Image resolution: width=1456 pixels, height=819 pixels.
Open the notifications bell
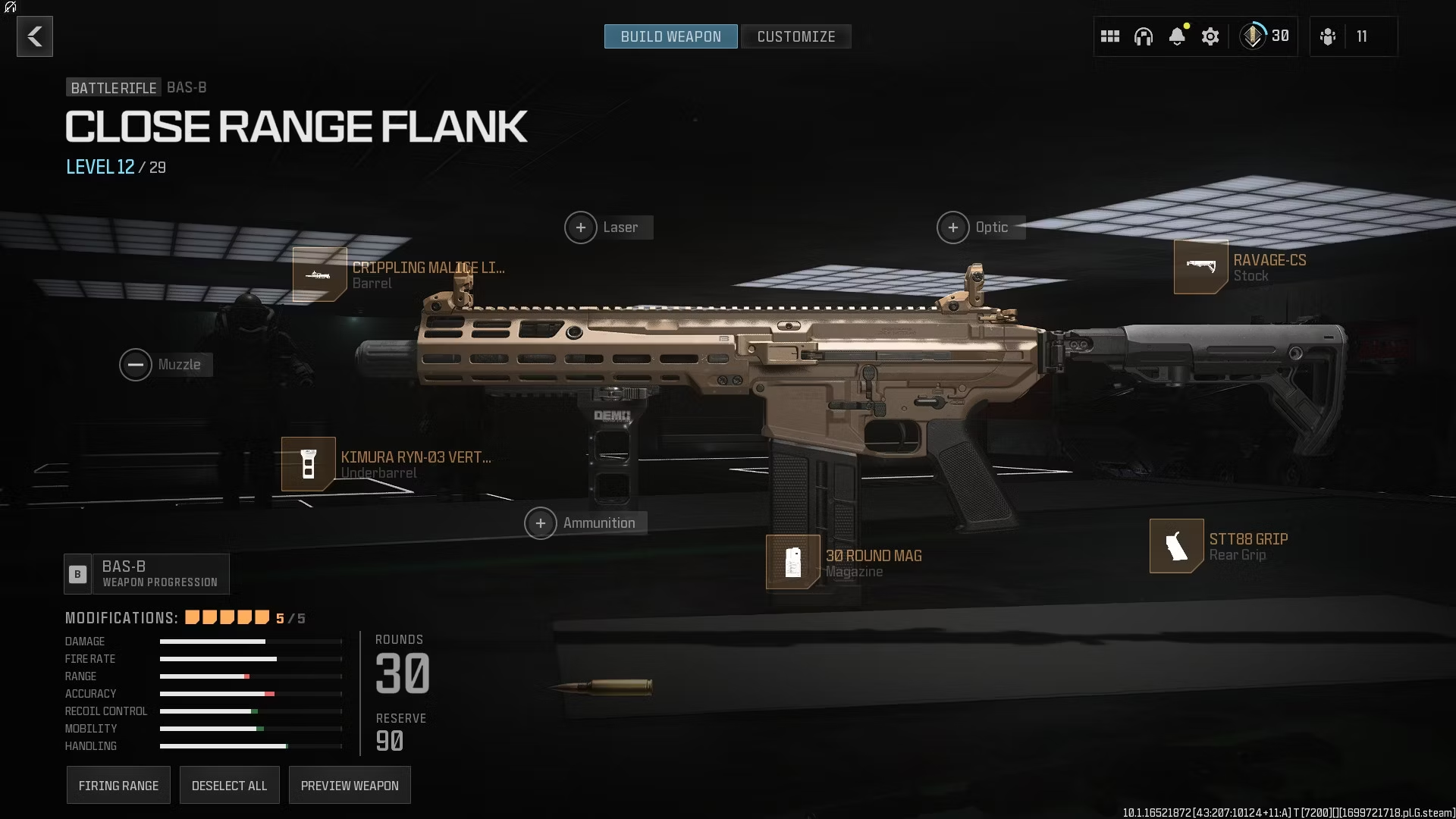coord(1177,36)
